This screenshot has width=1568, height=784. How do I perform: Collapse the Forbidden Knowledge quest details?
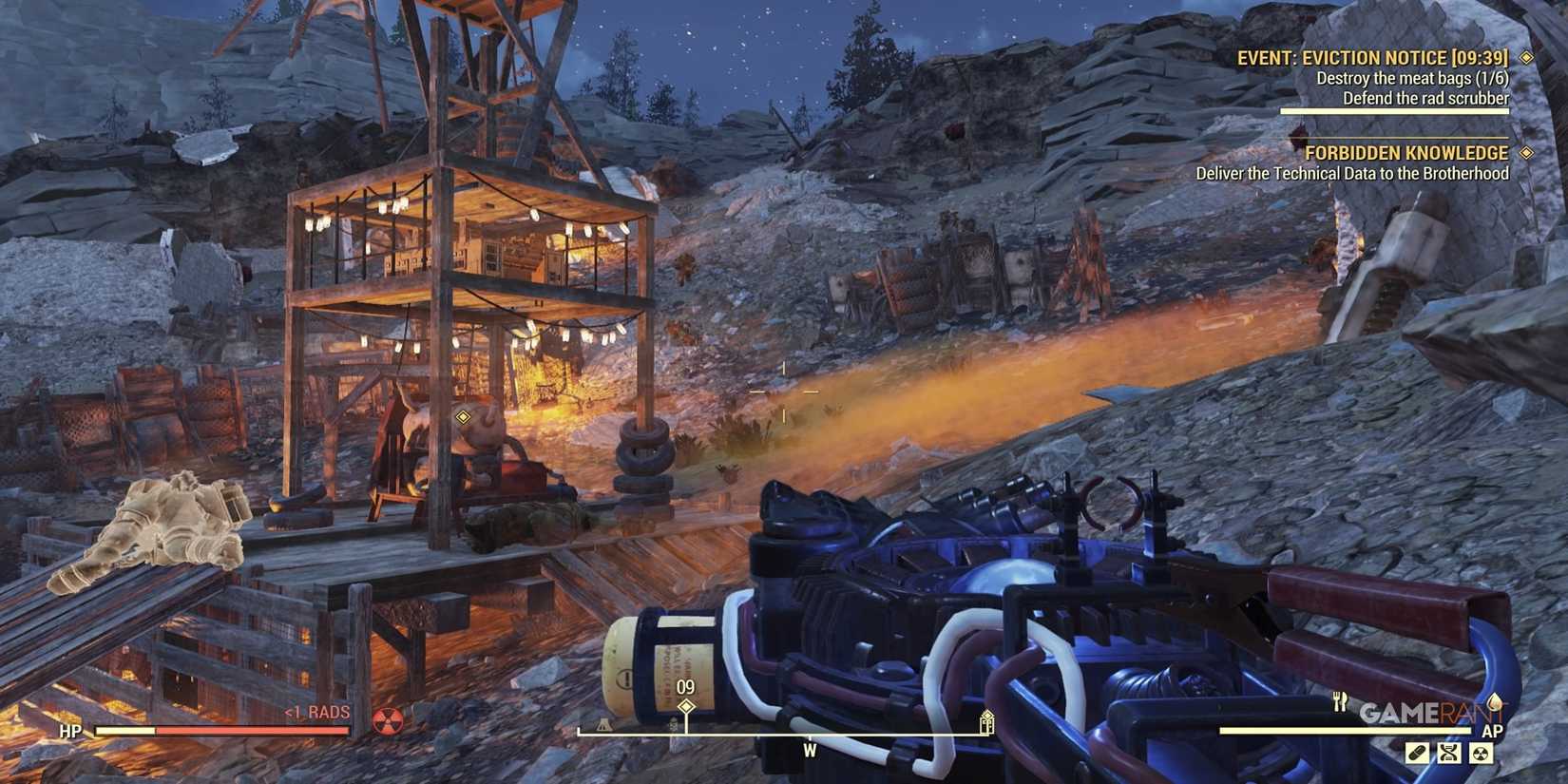coord(1527,152)
